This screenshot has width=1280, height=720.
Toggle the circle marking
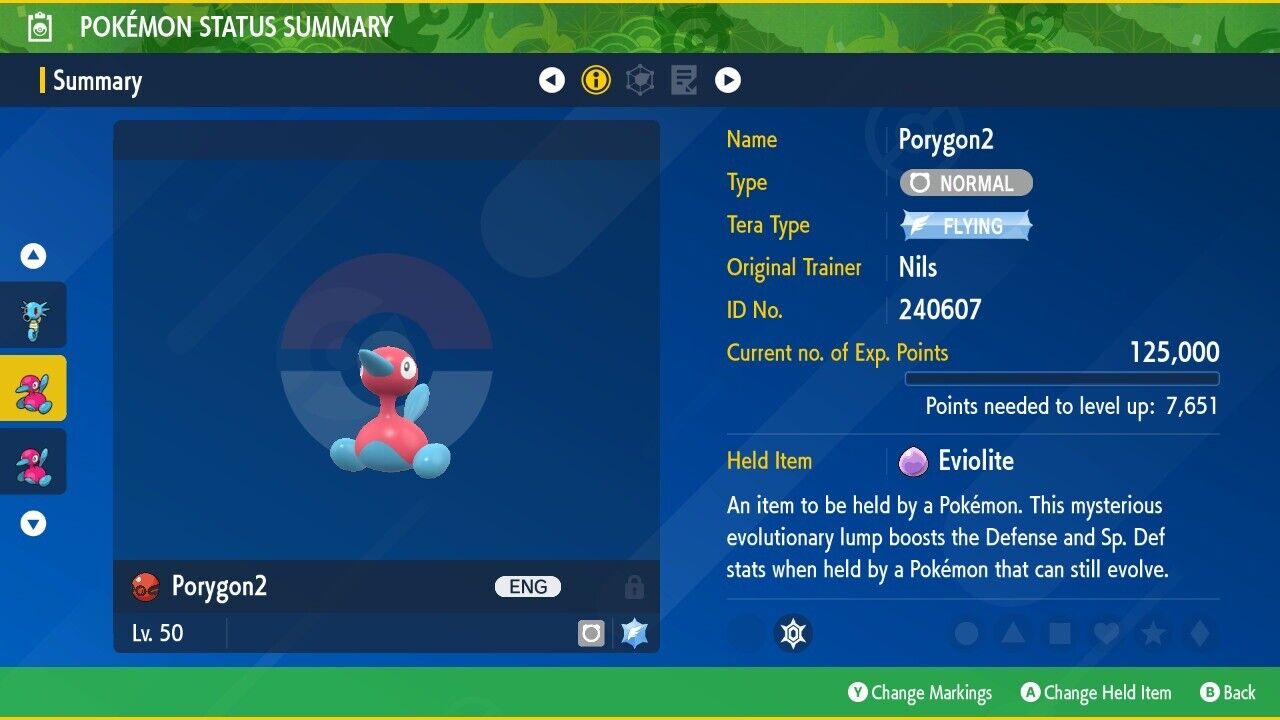coord(966,633)
